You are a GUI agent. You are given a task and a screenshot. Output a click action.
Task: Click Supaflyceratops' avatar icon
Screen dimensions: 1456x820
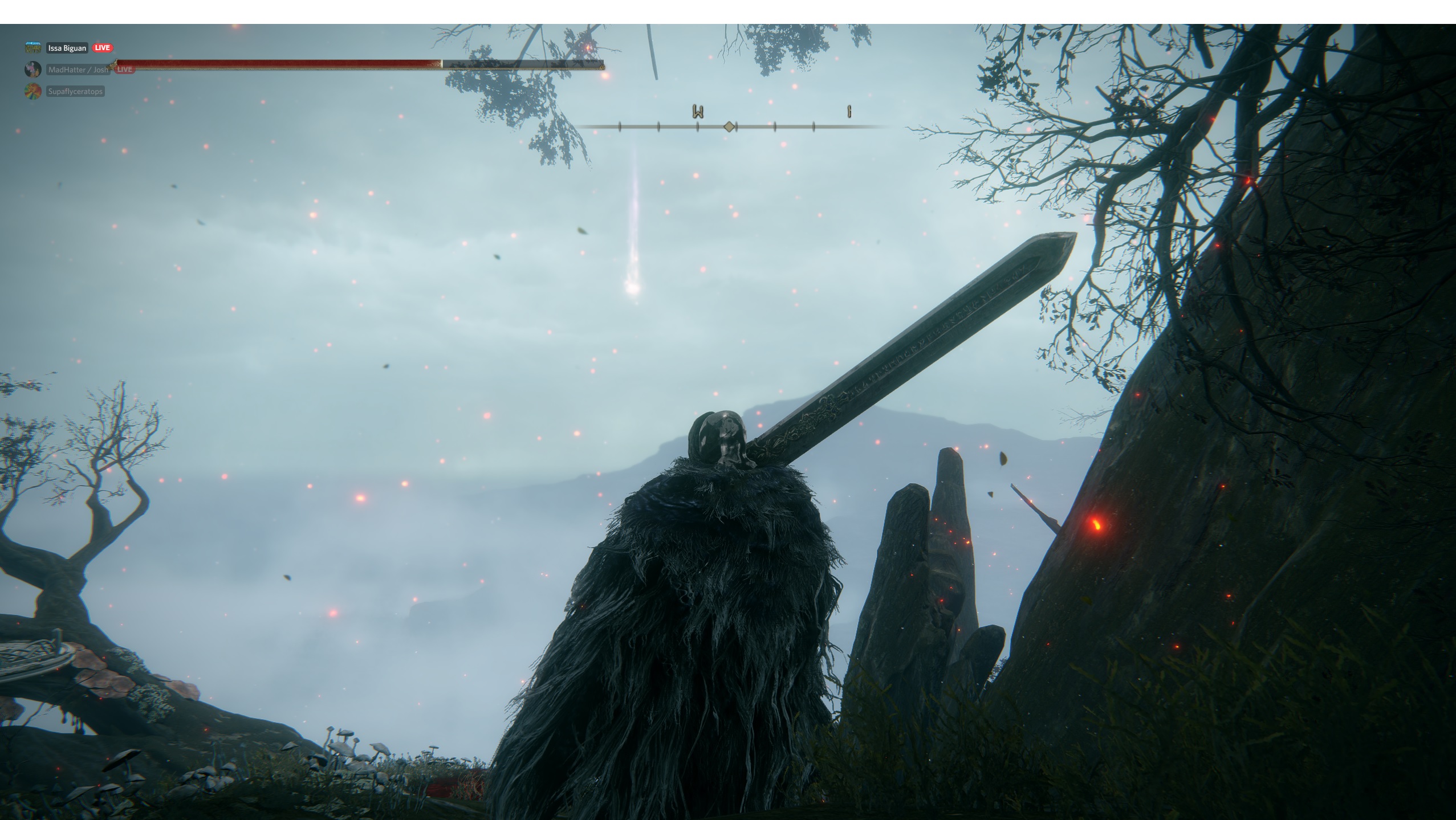[x=32, y=91]
